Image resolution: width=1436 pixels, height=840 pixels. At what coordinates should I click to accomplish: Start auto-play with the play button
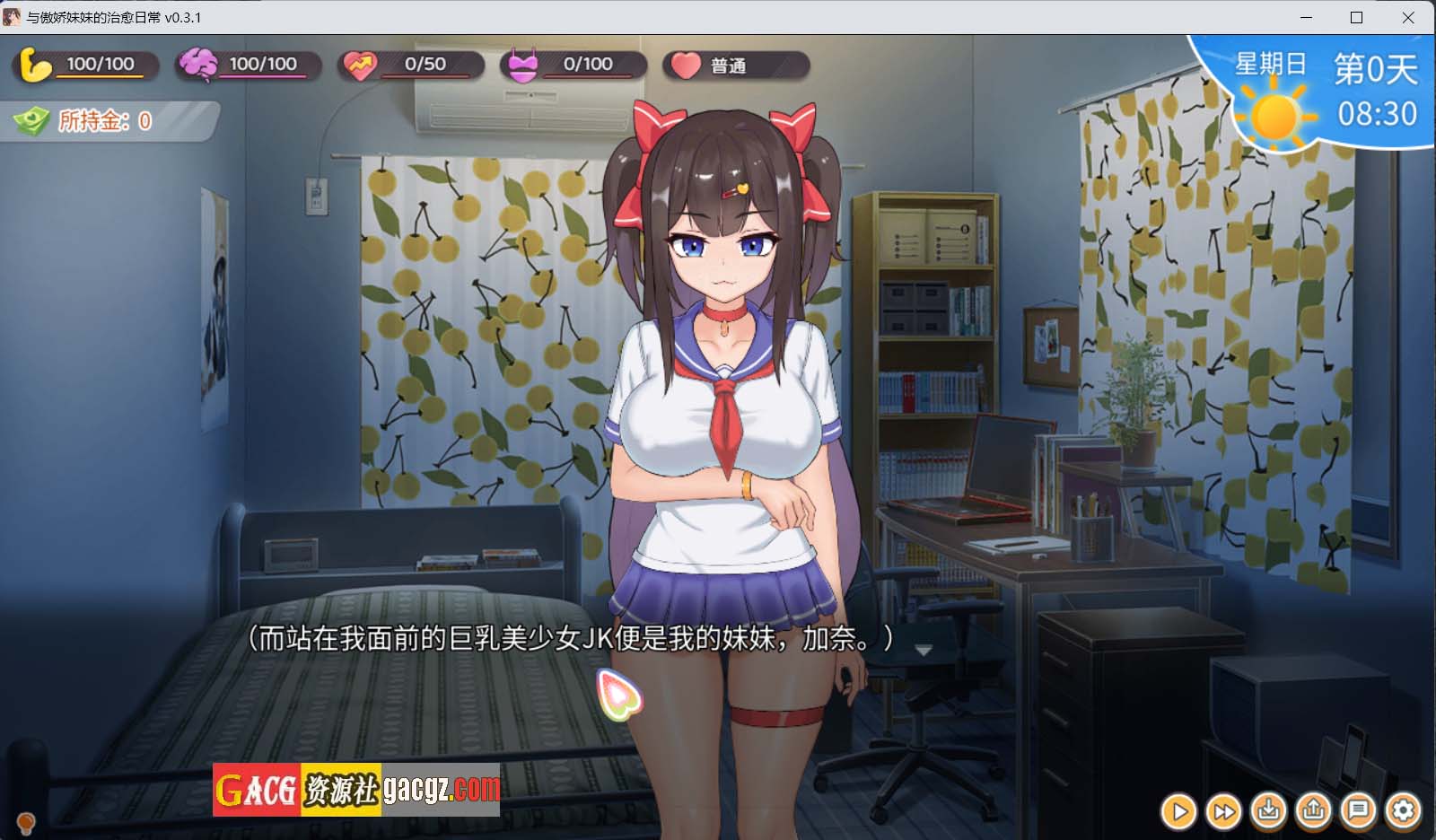[1179, 812]
